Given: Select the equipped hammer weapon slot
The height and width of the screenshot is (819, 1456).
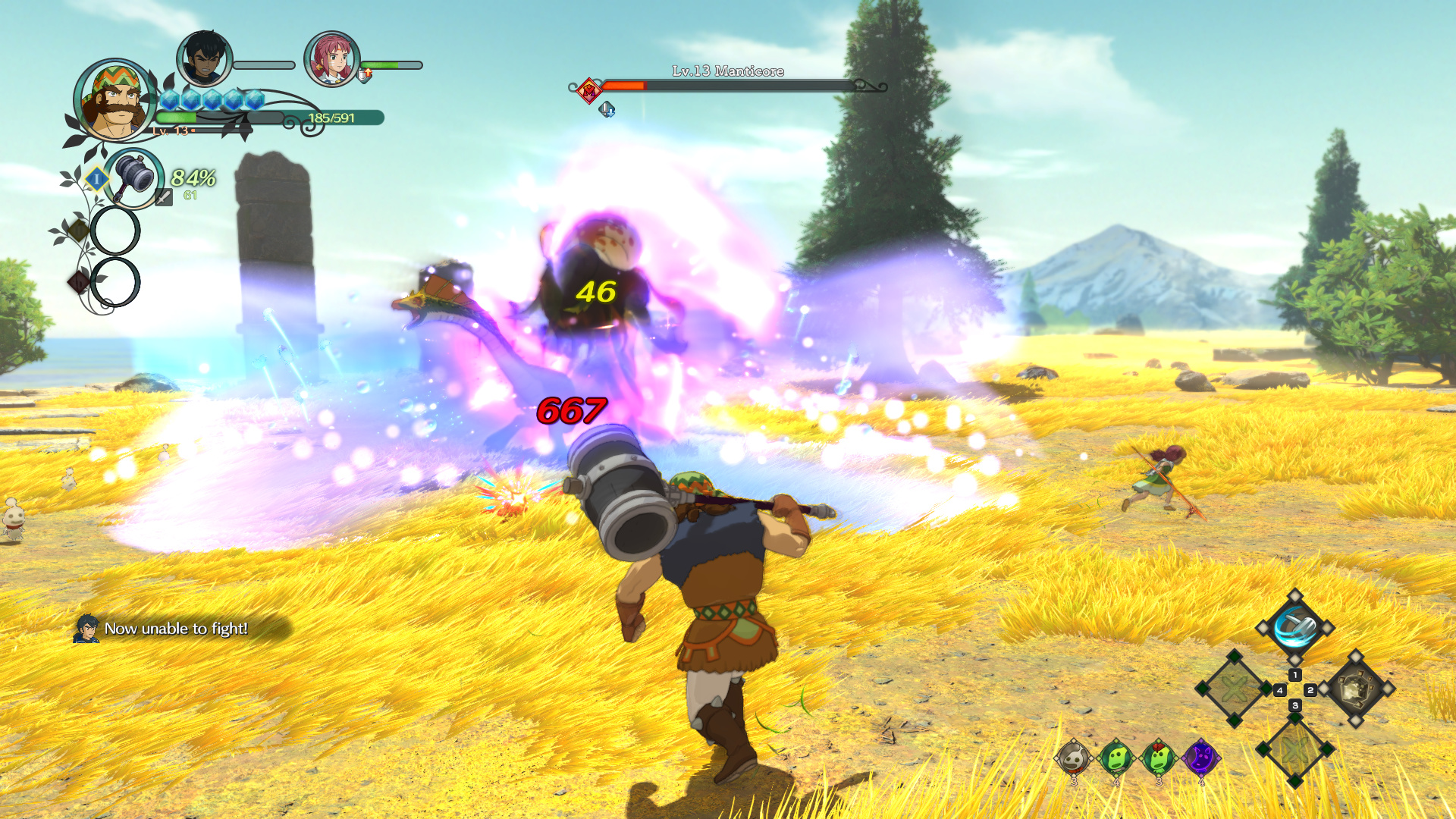Looking at the screenshot, I should (134, 177).
